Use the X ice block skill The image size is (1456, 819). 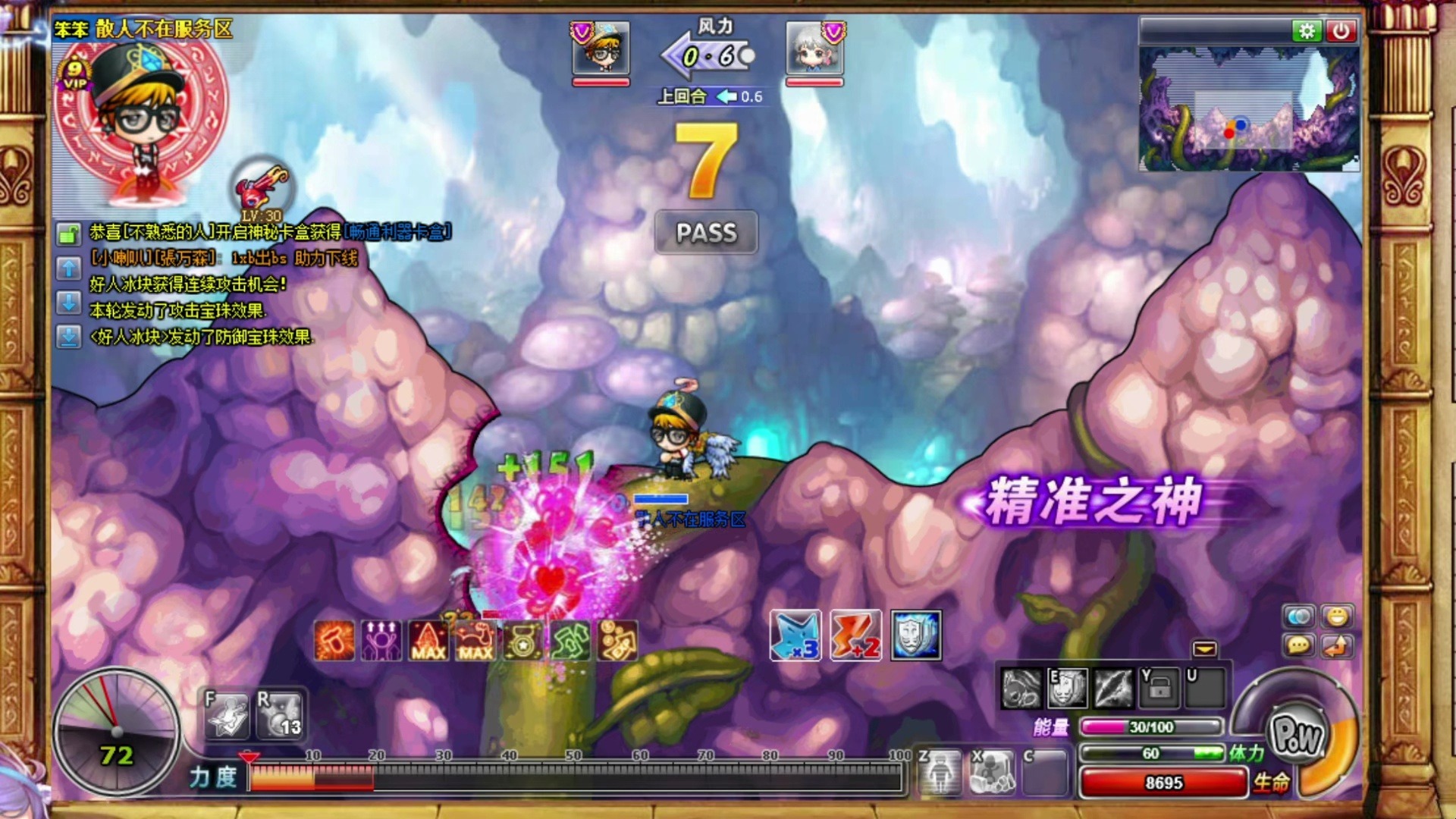[992, 772]
